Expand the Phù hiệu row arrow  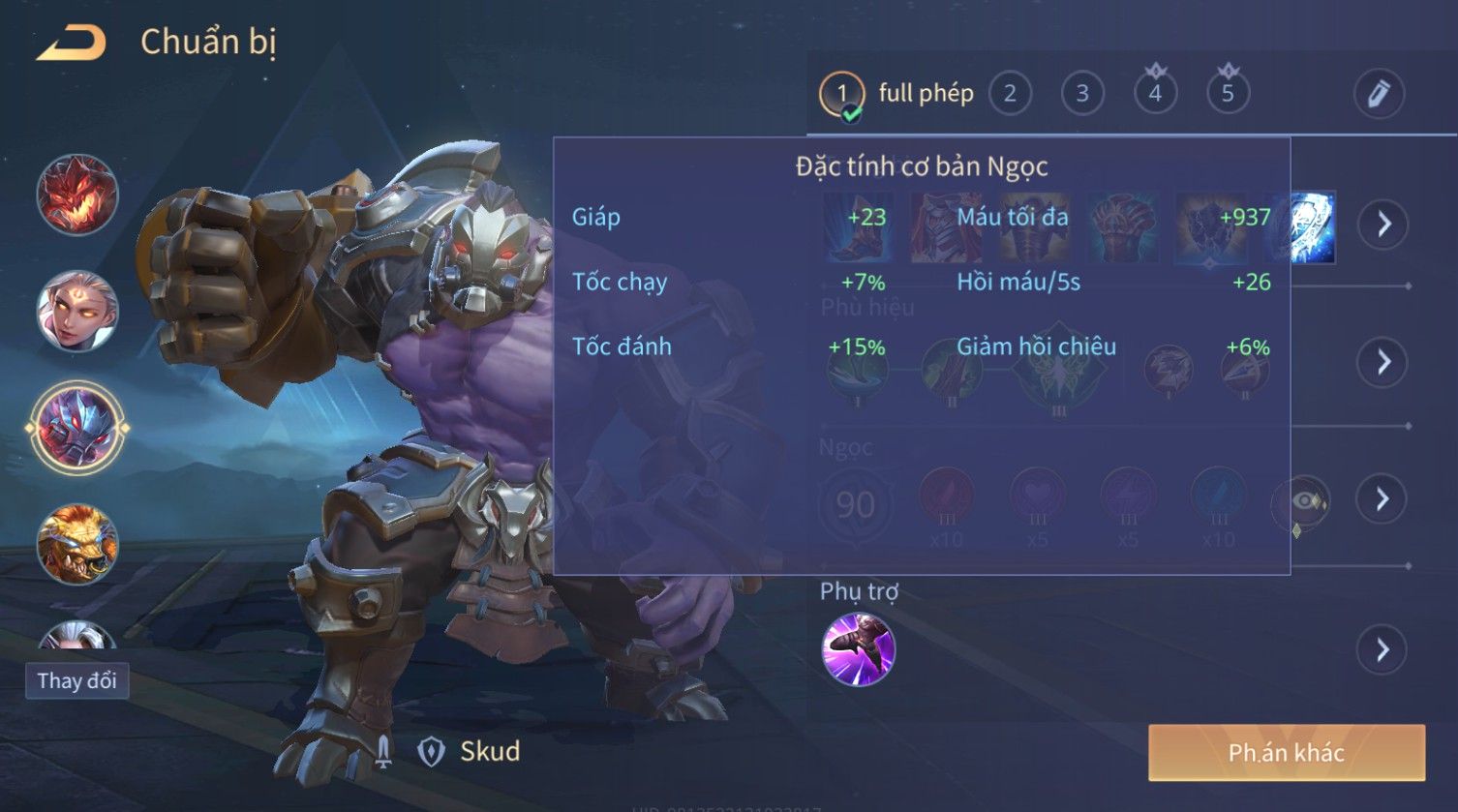pyautogui.click(x=1382, y=363)
